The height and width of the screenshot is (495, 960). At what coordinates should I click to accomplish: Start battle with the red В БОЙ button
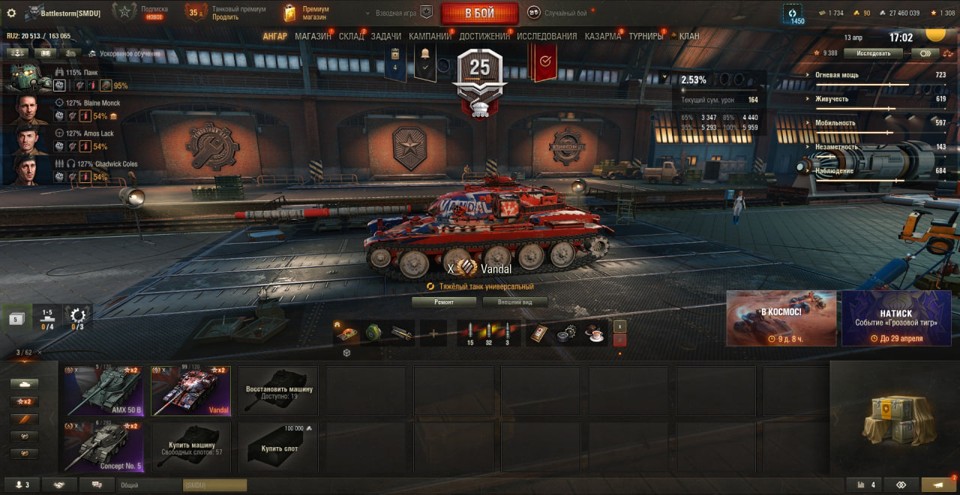click(x=479, y=13)
